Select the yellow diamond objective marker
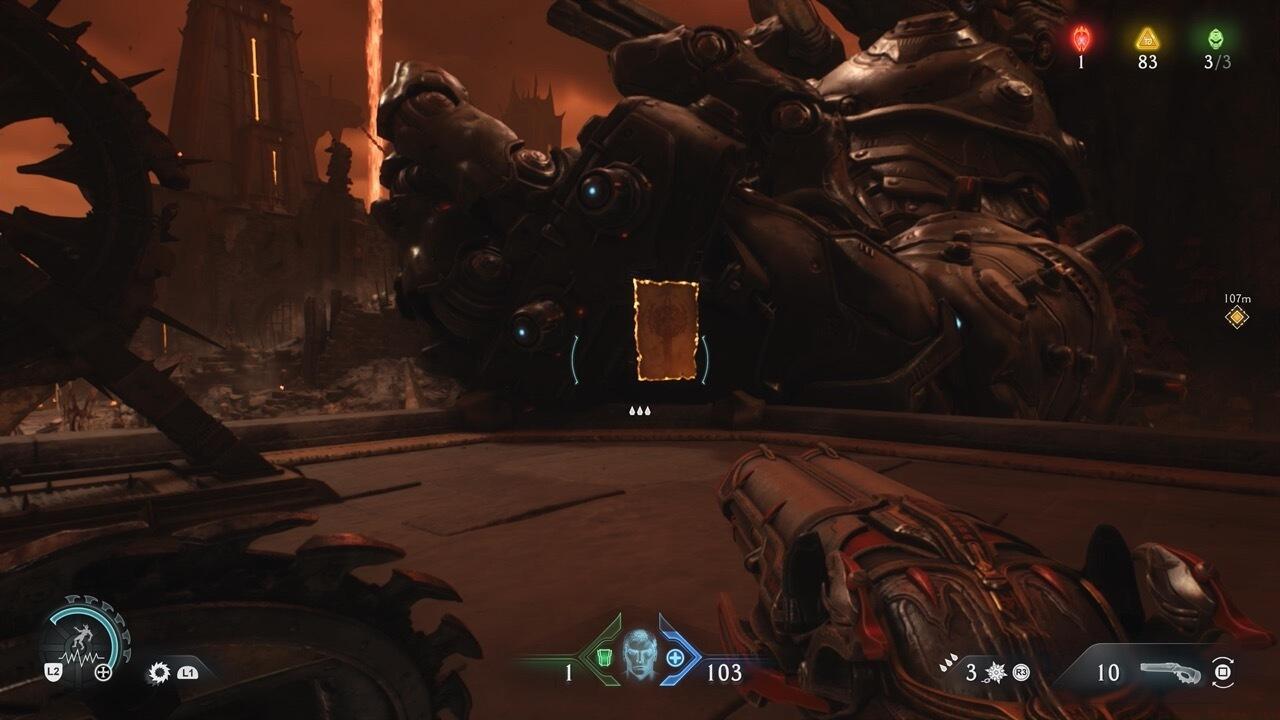This screenshot has height=720, width=1280. point(1237,318)
